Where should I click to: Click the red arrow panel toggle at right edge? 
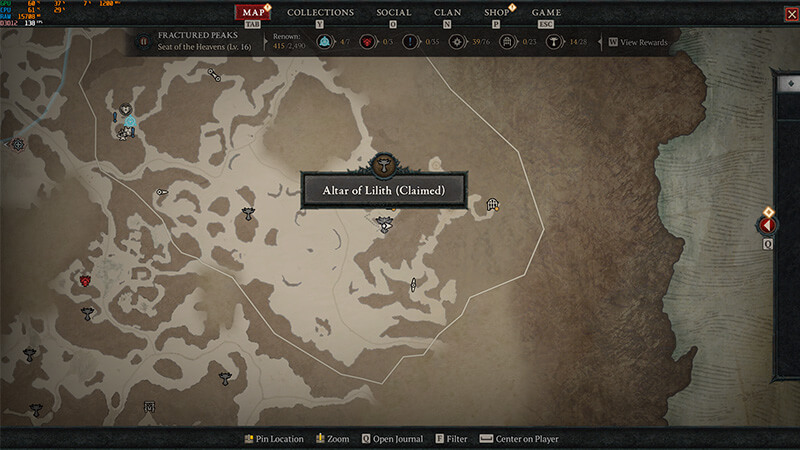tap(768, 226)
